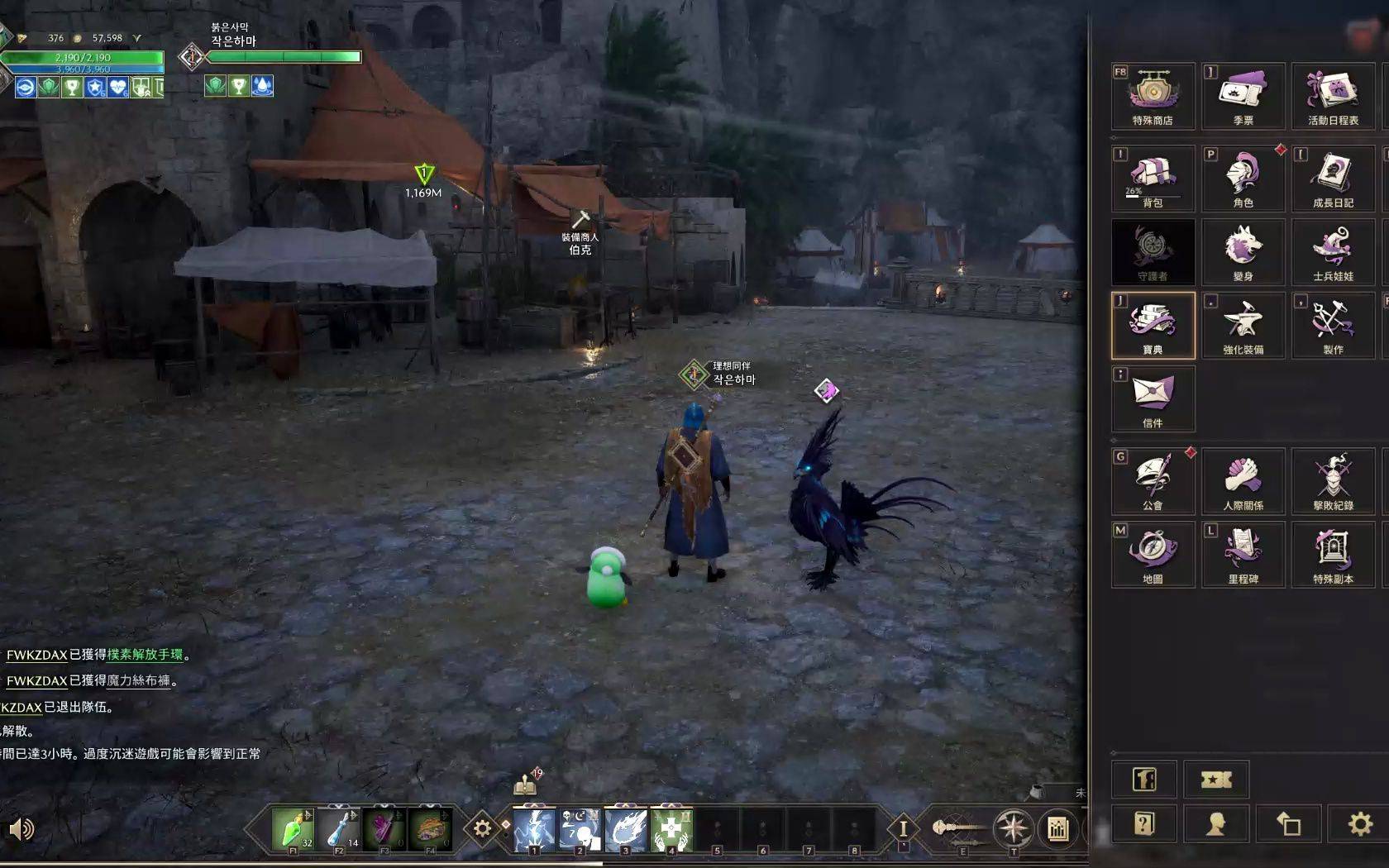Image resolution: width=1389 pixels, height=868 pixels.
Task: Open the 製作 crafting menu
Action: coord(1333,324)
